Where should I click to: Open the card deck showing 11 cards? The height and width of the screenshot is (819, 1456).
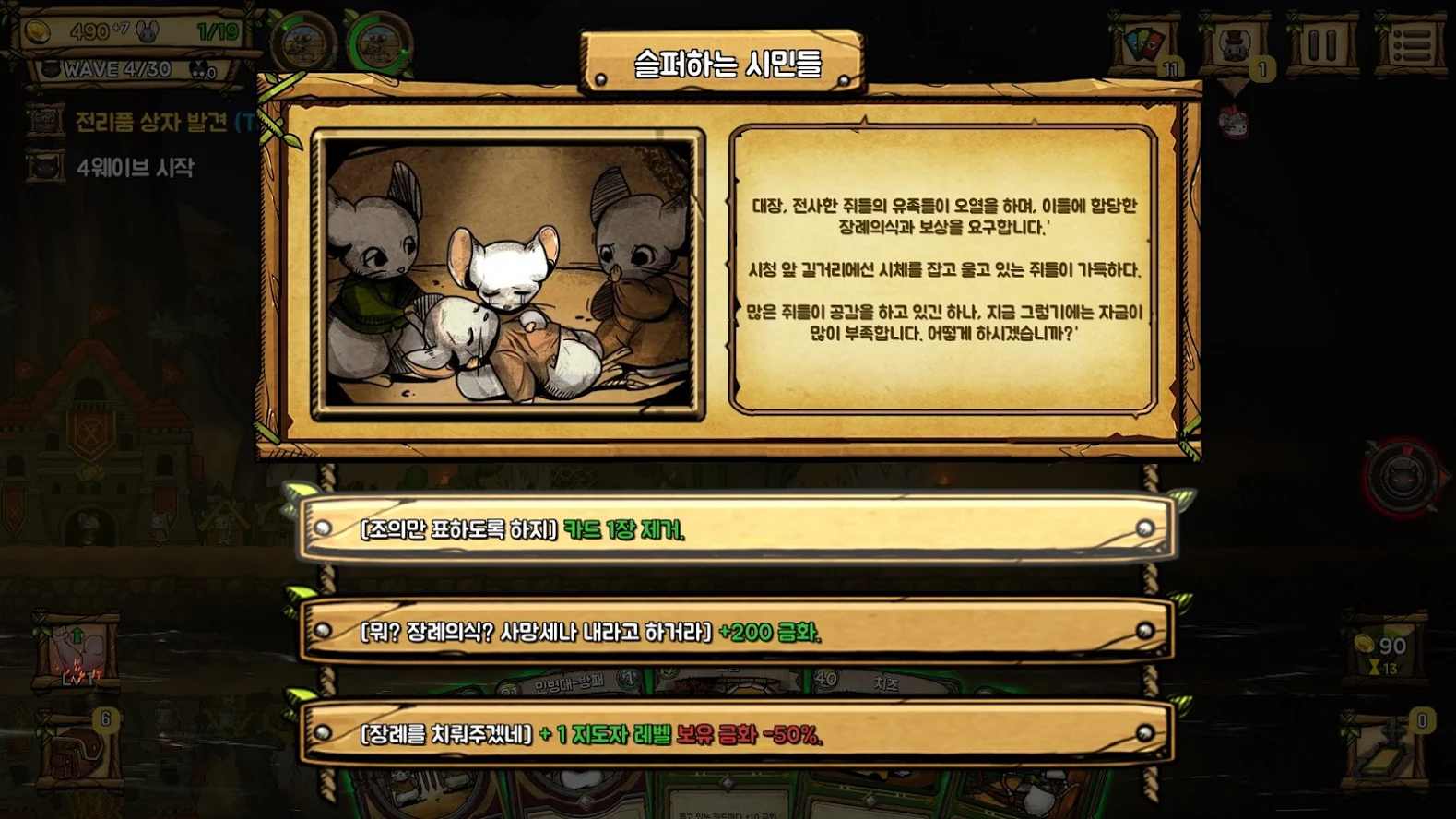pos(1146,44)
